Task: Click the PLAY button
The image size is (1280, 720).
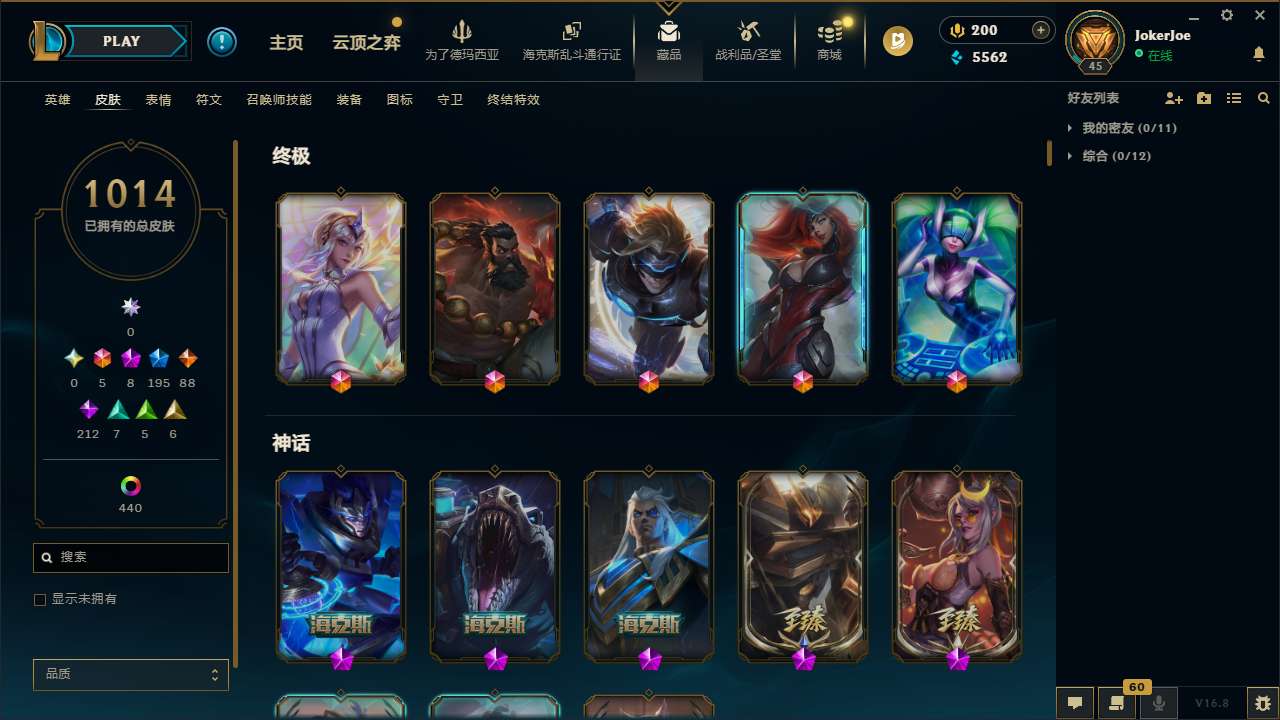Action: [121, 41]
